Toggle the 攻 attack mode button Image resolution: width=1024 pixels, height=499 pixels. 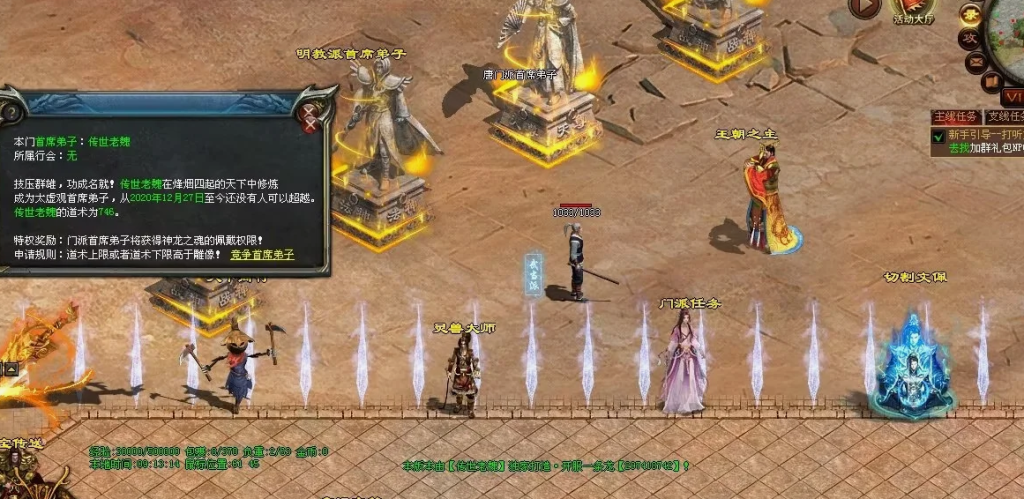969,38
